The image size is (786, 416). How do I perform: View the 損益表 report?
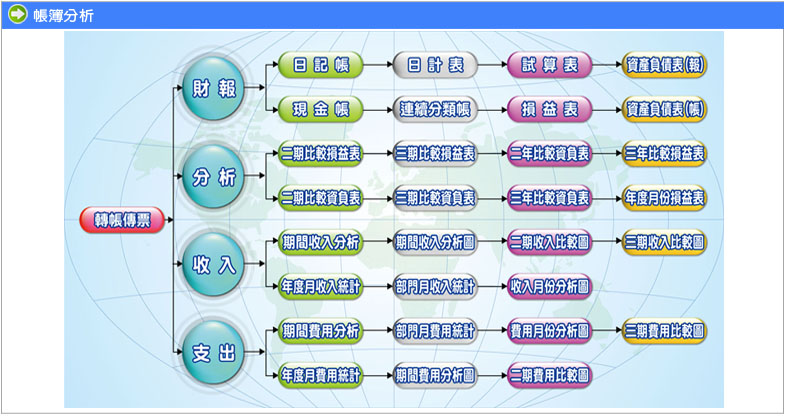[x=549, y=109]
